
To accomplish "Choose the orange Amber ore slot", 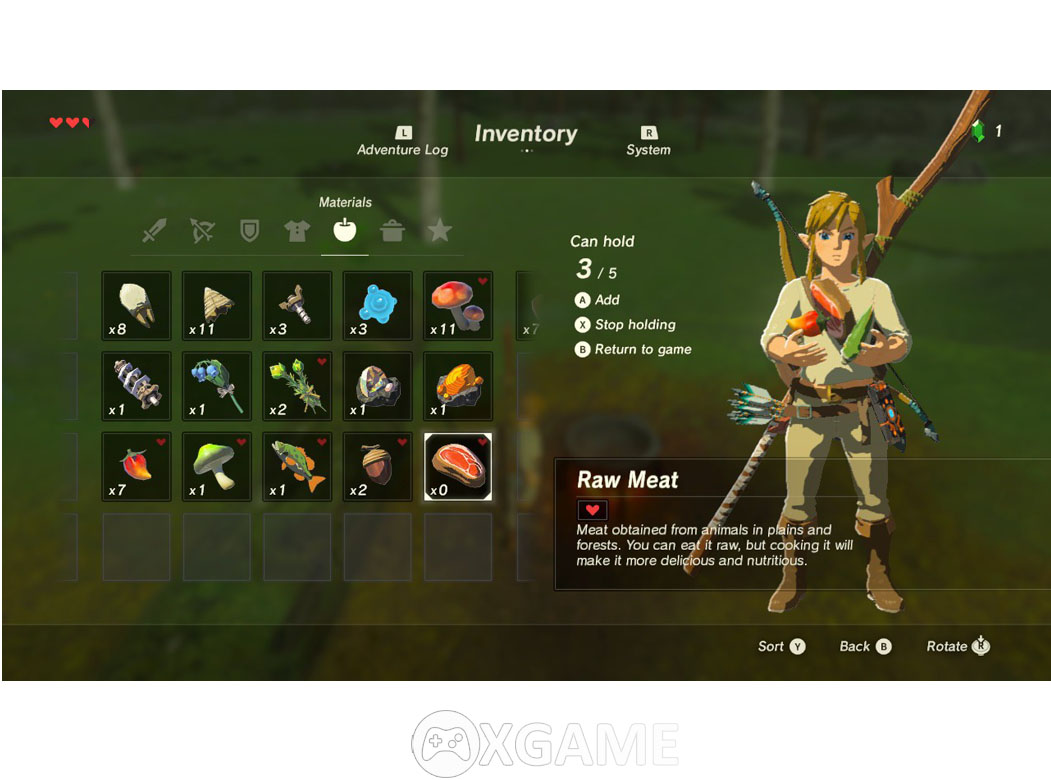I will click(x=458, y=386).
